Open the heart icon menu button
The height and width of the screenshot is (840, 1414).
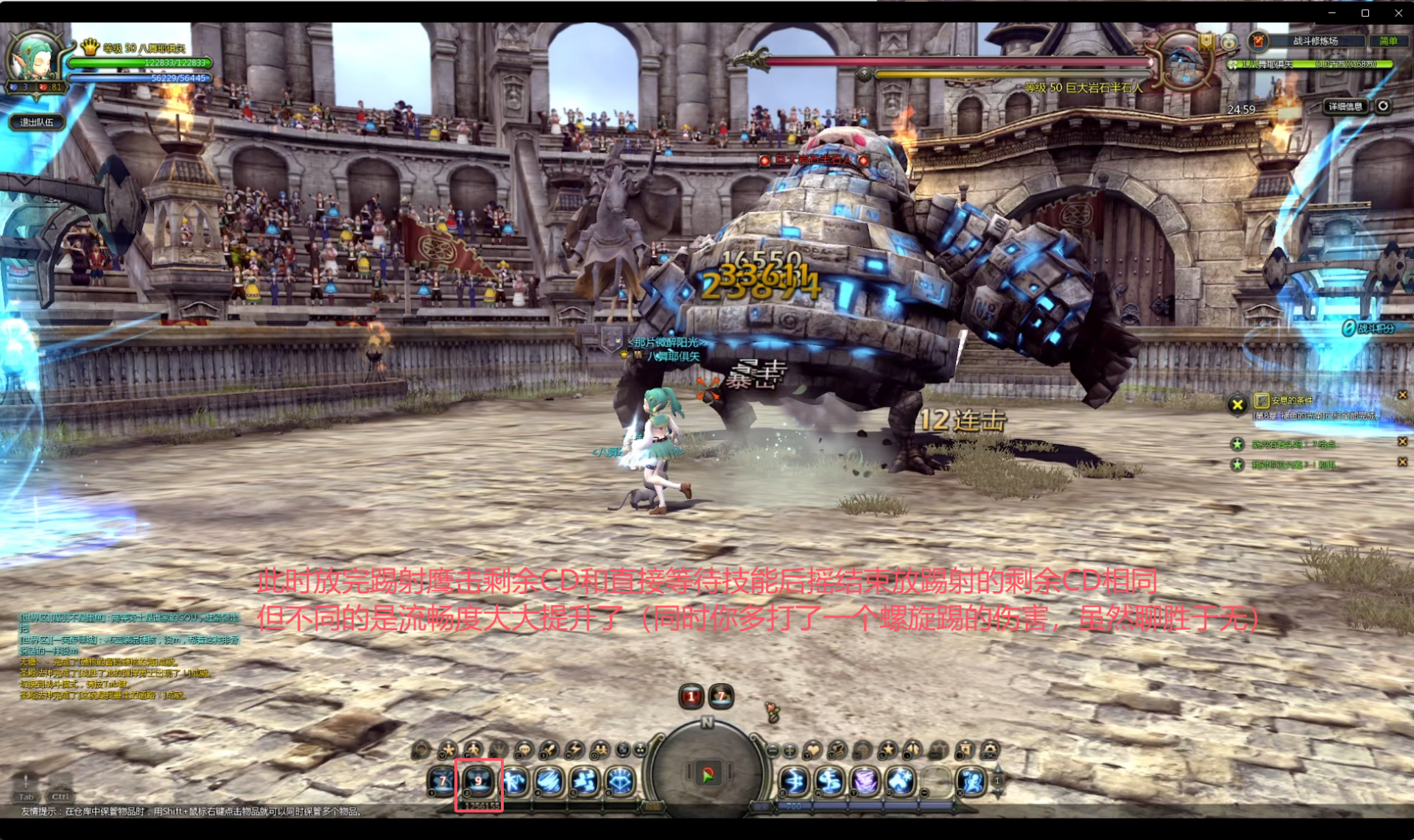812,750
